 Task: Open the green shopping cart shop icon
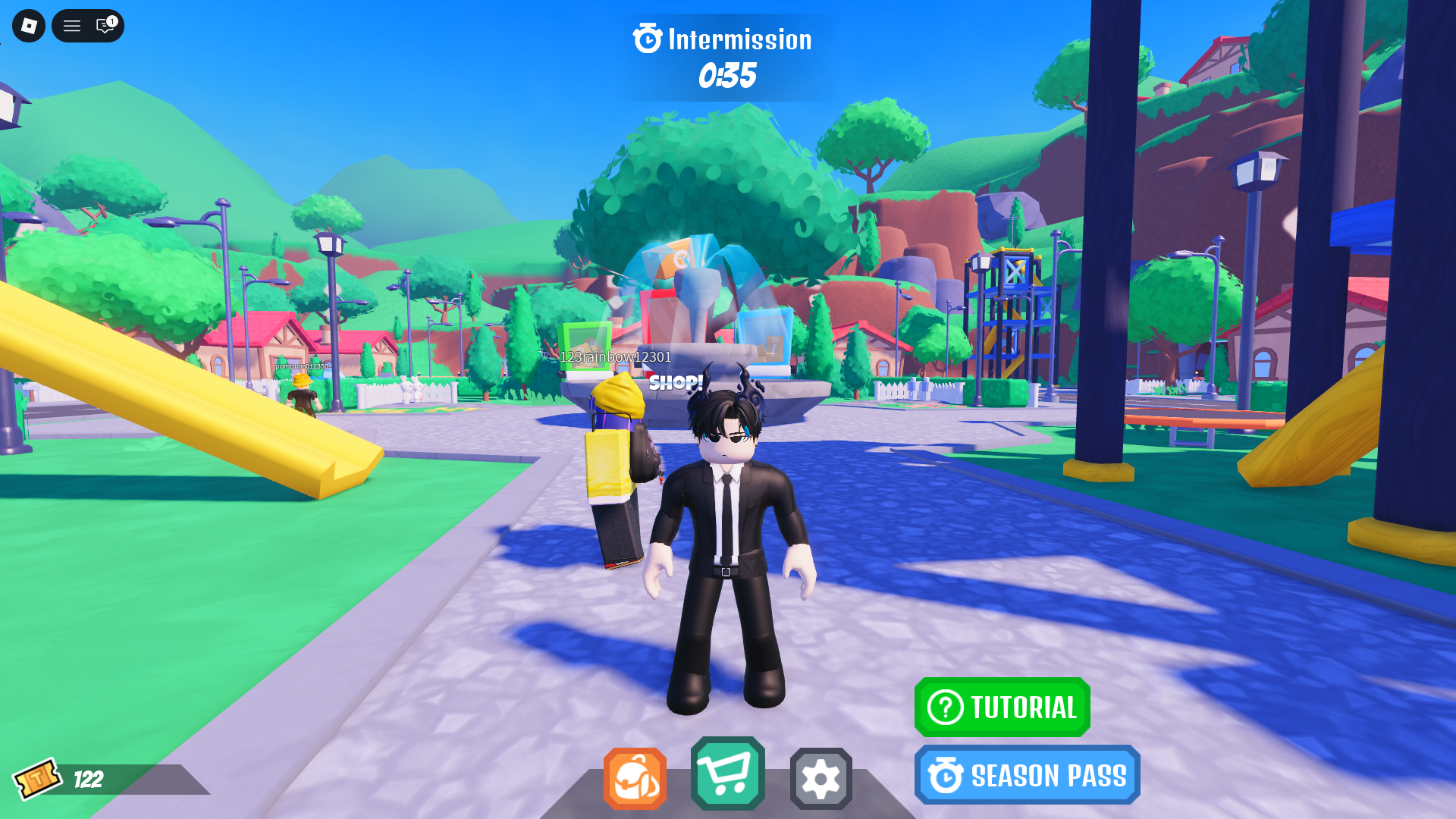728,776
